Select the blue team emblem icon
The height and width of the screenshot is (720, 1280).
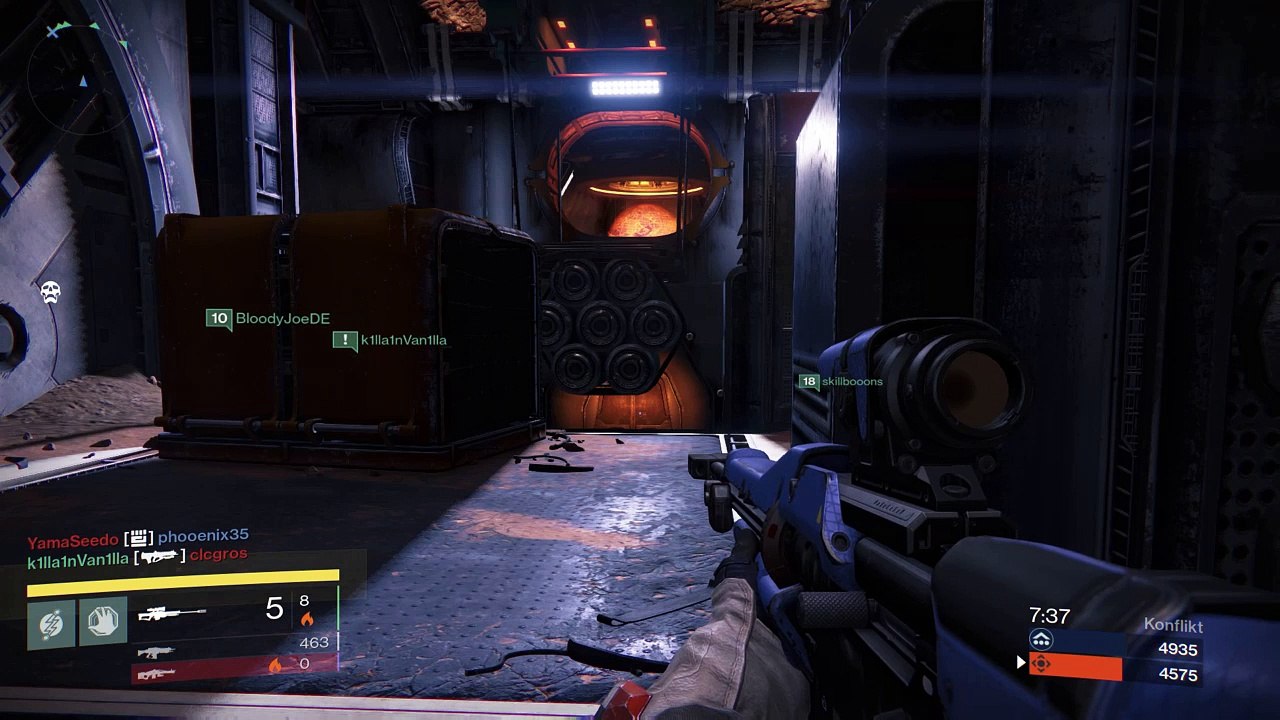[1041, 641]
